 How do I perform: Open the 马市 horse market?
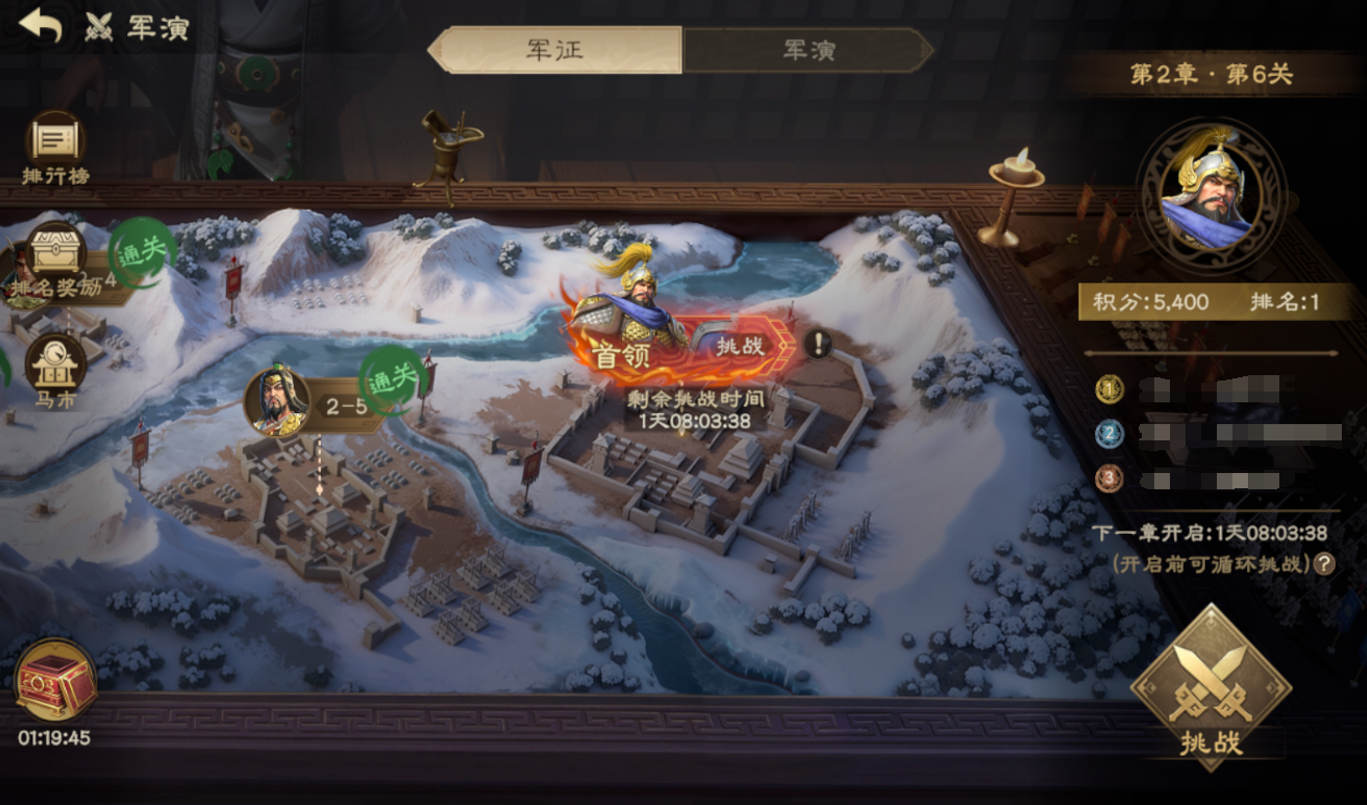(x=56, y=370)
